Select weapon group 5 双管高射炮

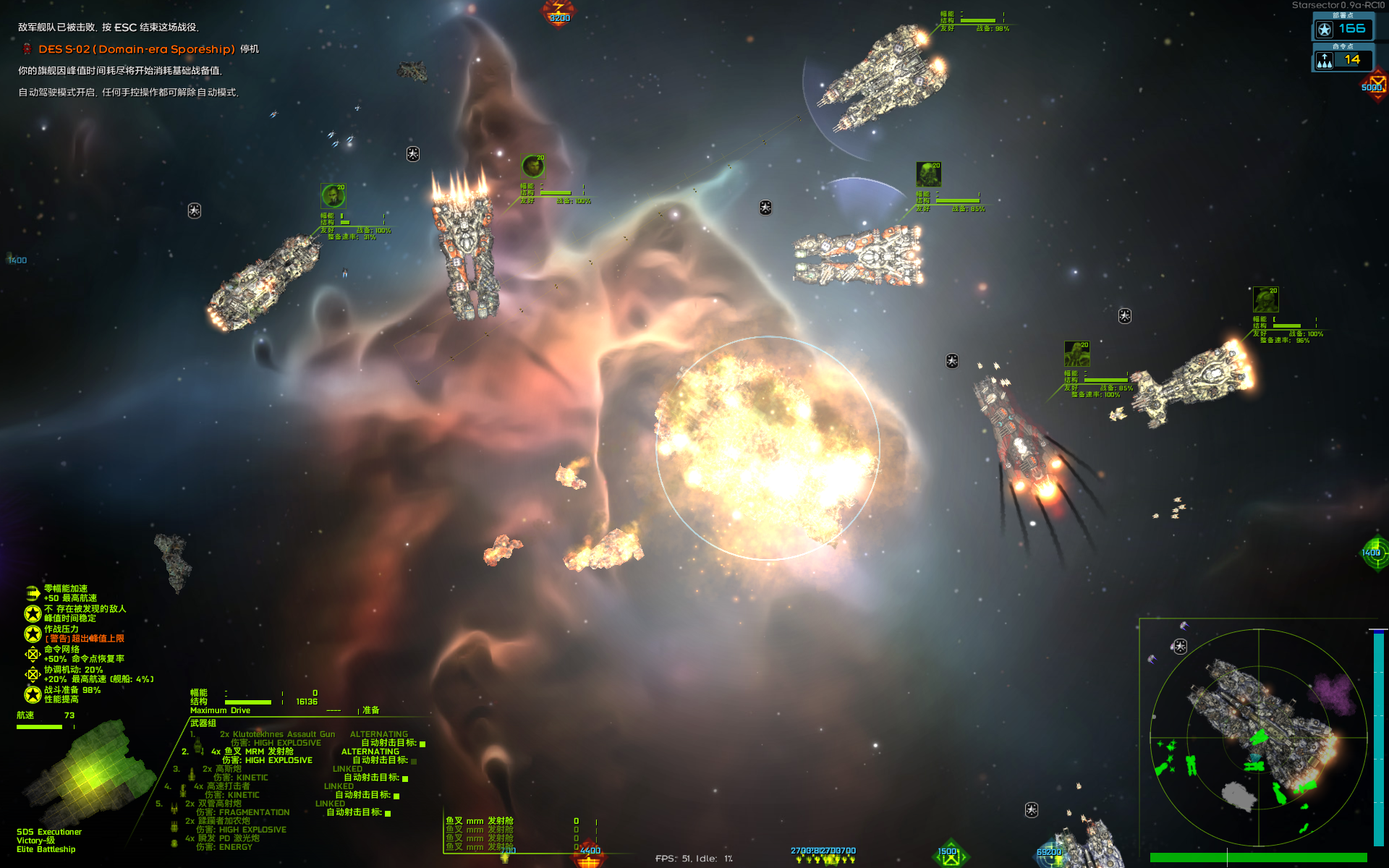click(x=220, y=804)
